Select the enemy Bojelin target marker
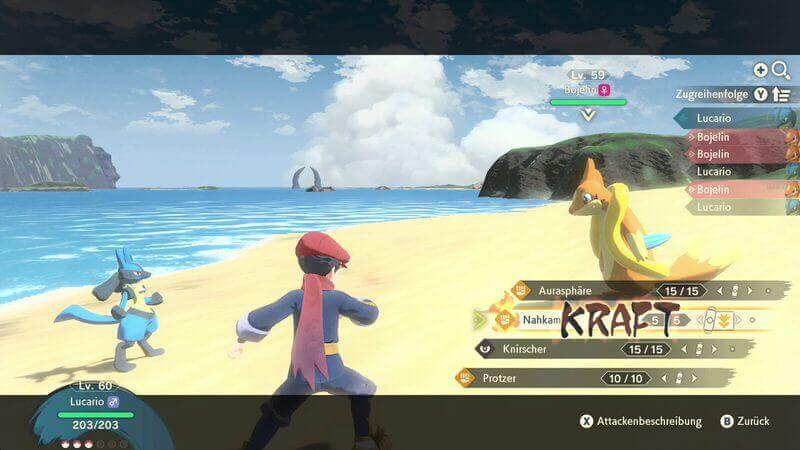 coord(588,115)
